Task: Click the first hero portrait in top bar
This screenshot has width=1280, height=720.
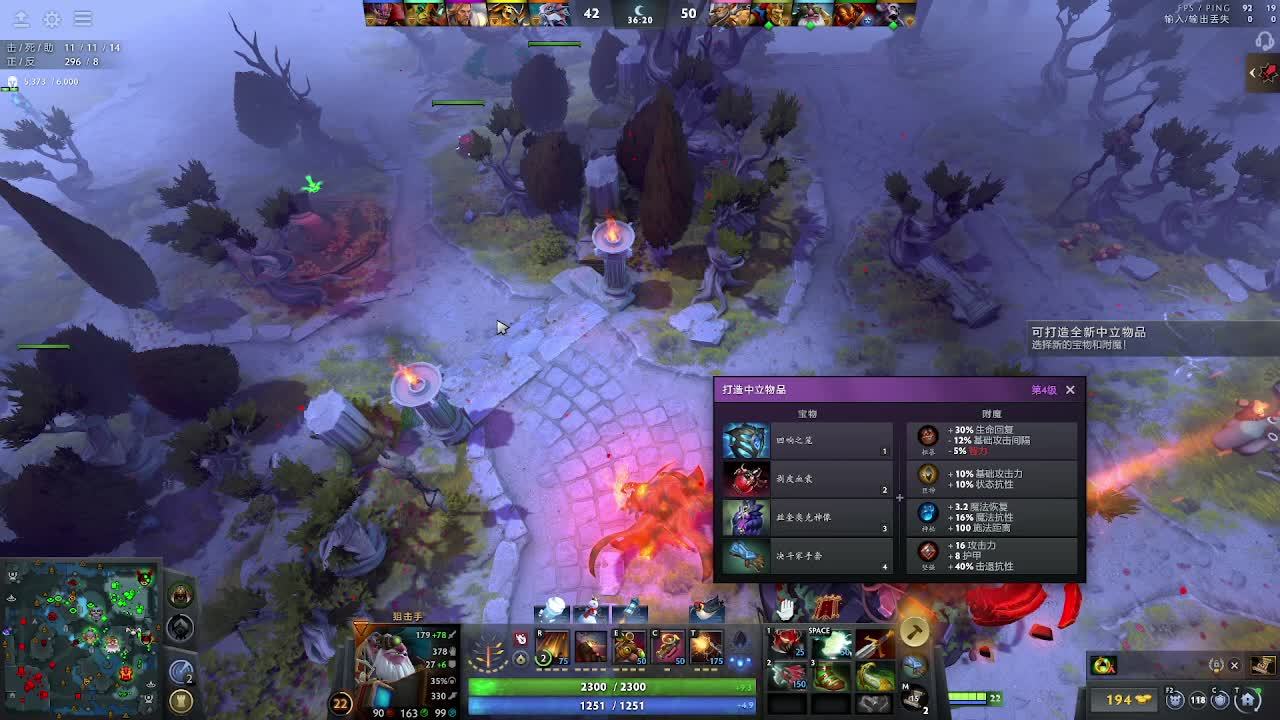Action: (x=378, y=14)
